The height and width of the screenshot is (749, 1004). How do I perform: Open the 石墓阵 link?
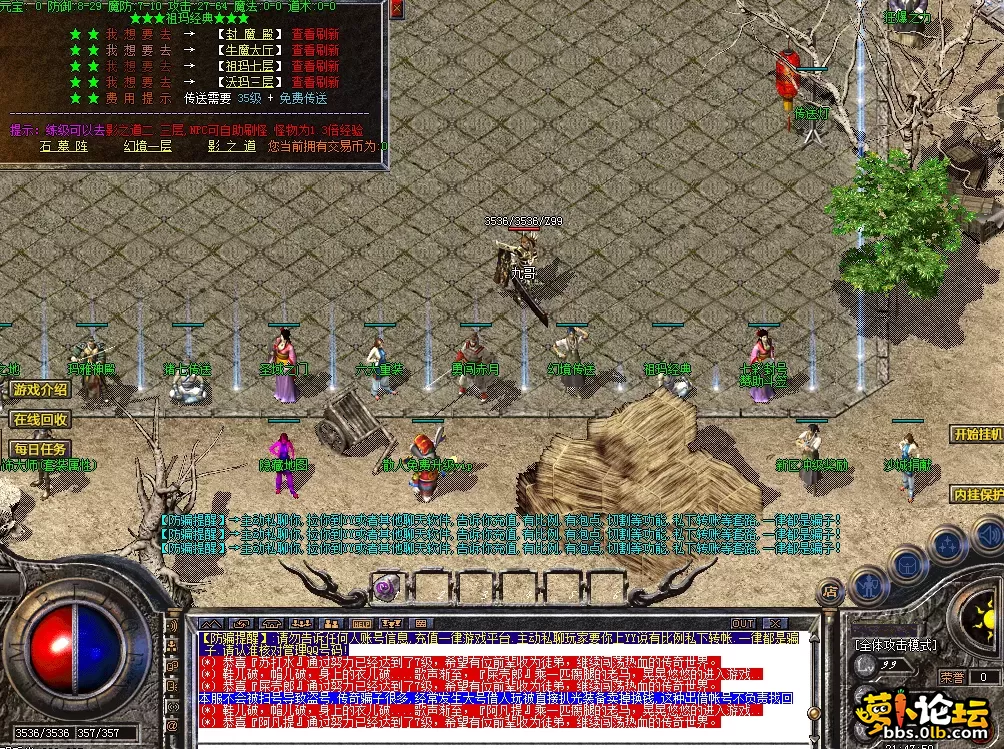tap(63, 146)
